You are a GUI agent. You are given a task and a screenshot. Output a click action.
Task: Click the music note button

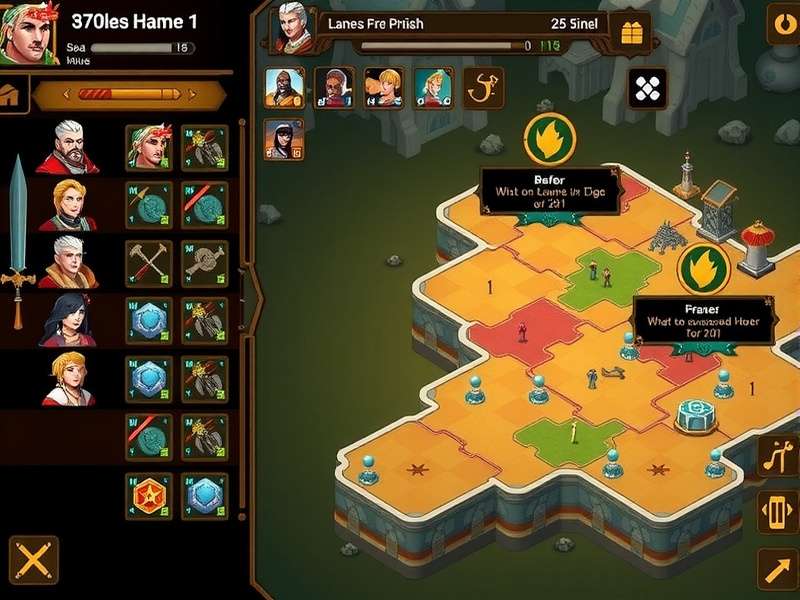pos(777,456)
